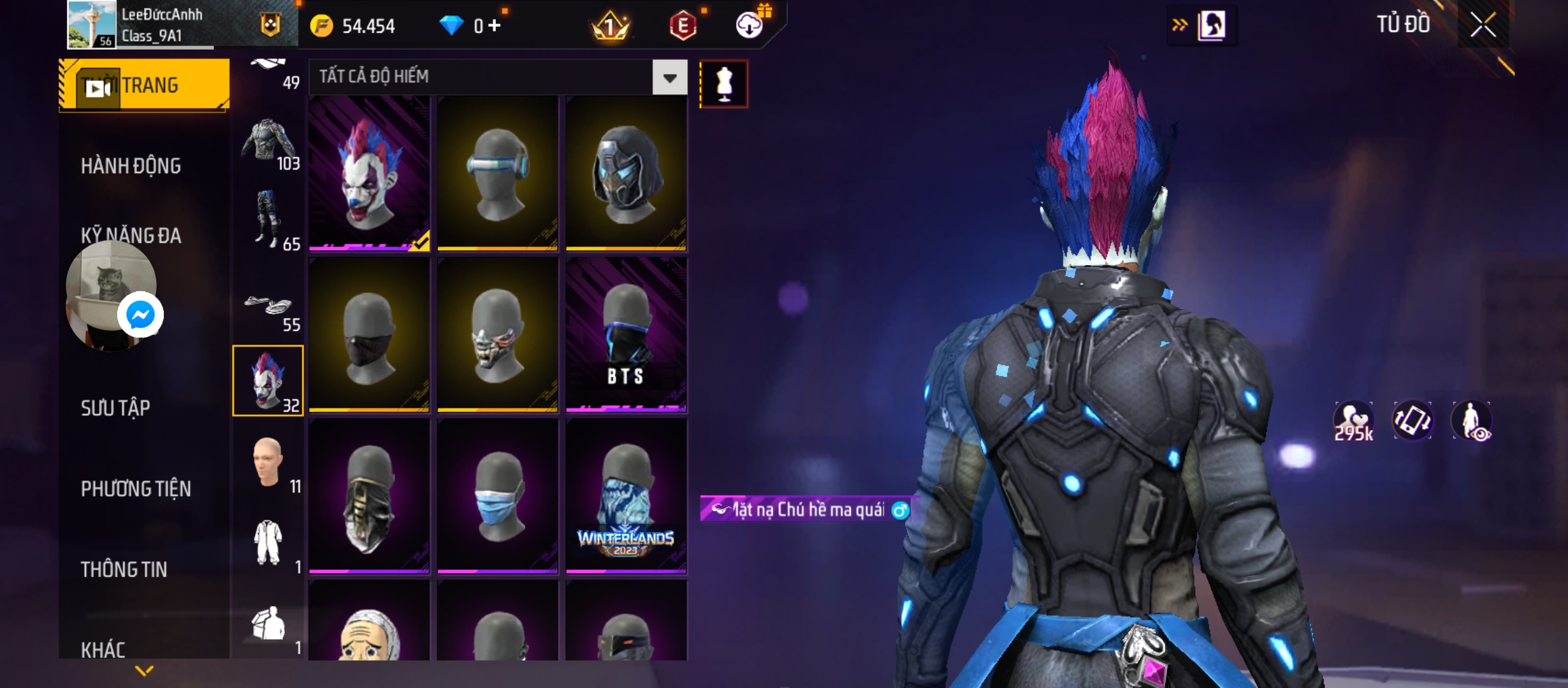The image size is (1568, 688).
Task: Select the blue surgical mask item
Action: point(497,496)
